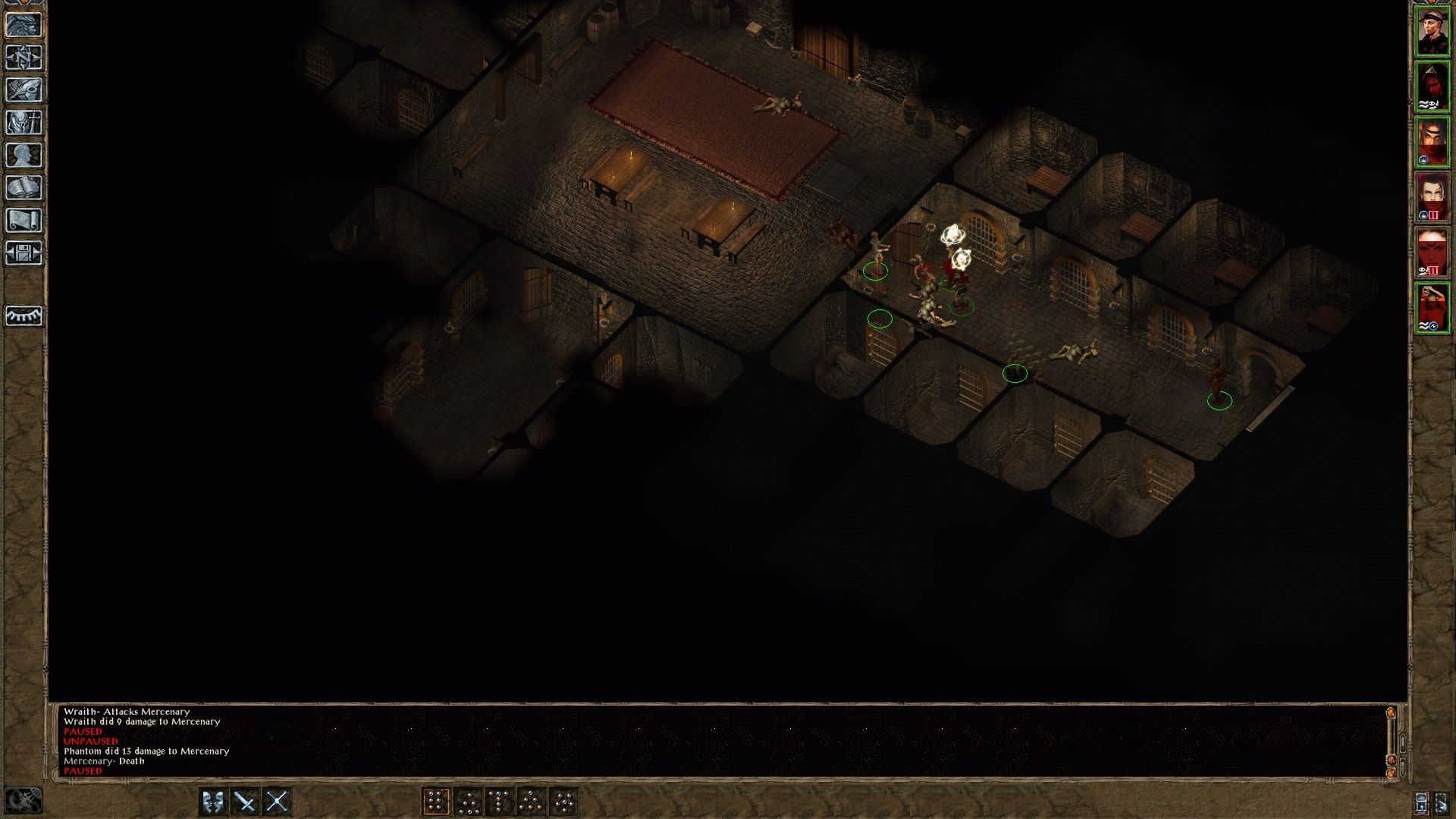Open the Priest Scrolls page
The height and width of the screenshot is (819, 1456).
tap(24, 220)
